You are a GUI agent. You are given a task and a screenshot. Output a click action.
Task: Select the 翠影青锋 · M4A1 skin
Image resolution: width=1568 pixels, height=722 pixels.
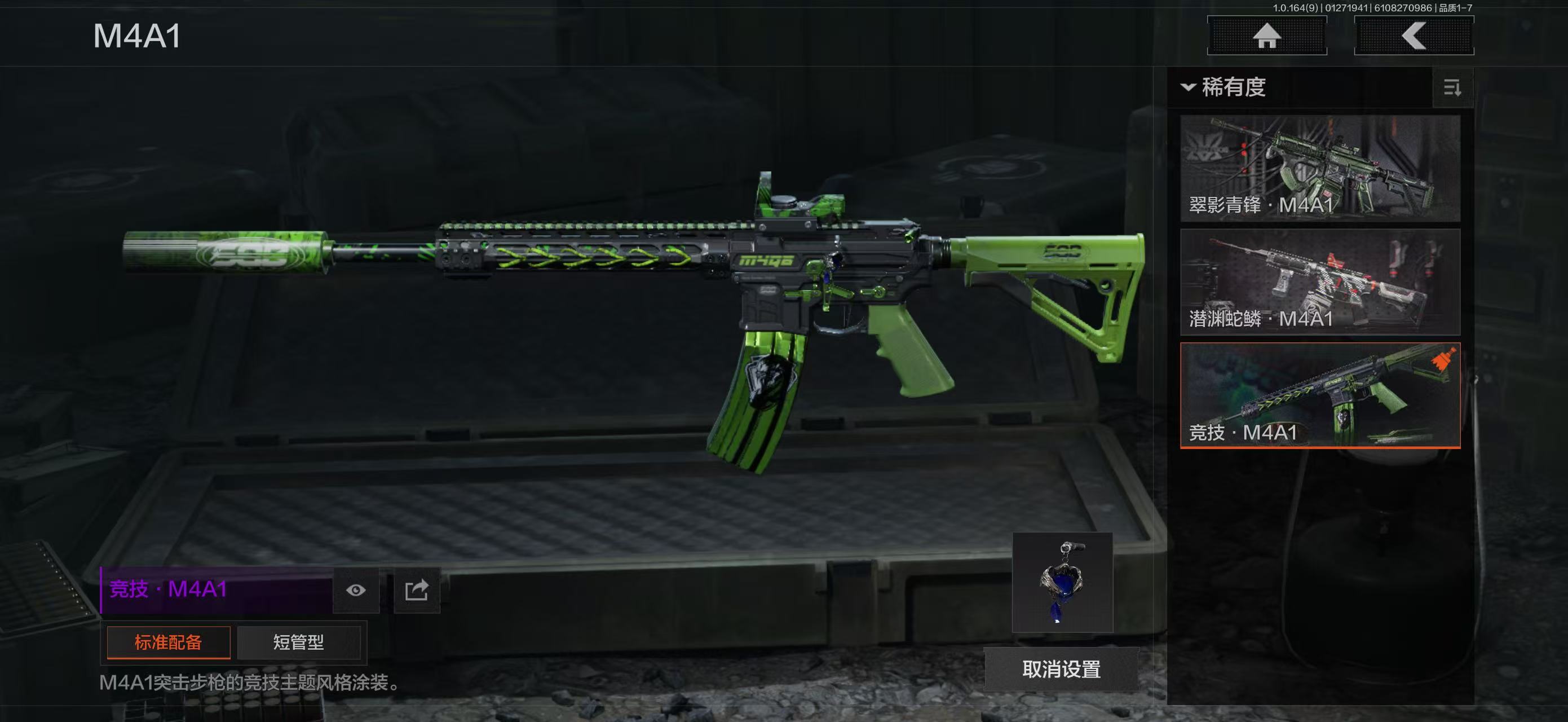pyautogui.click(x=1320, y=168)
